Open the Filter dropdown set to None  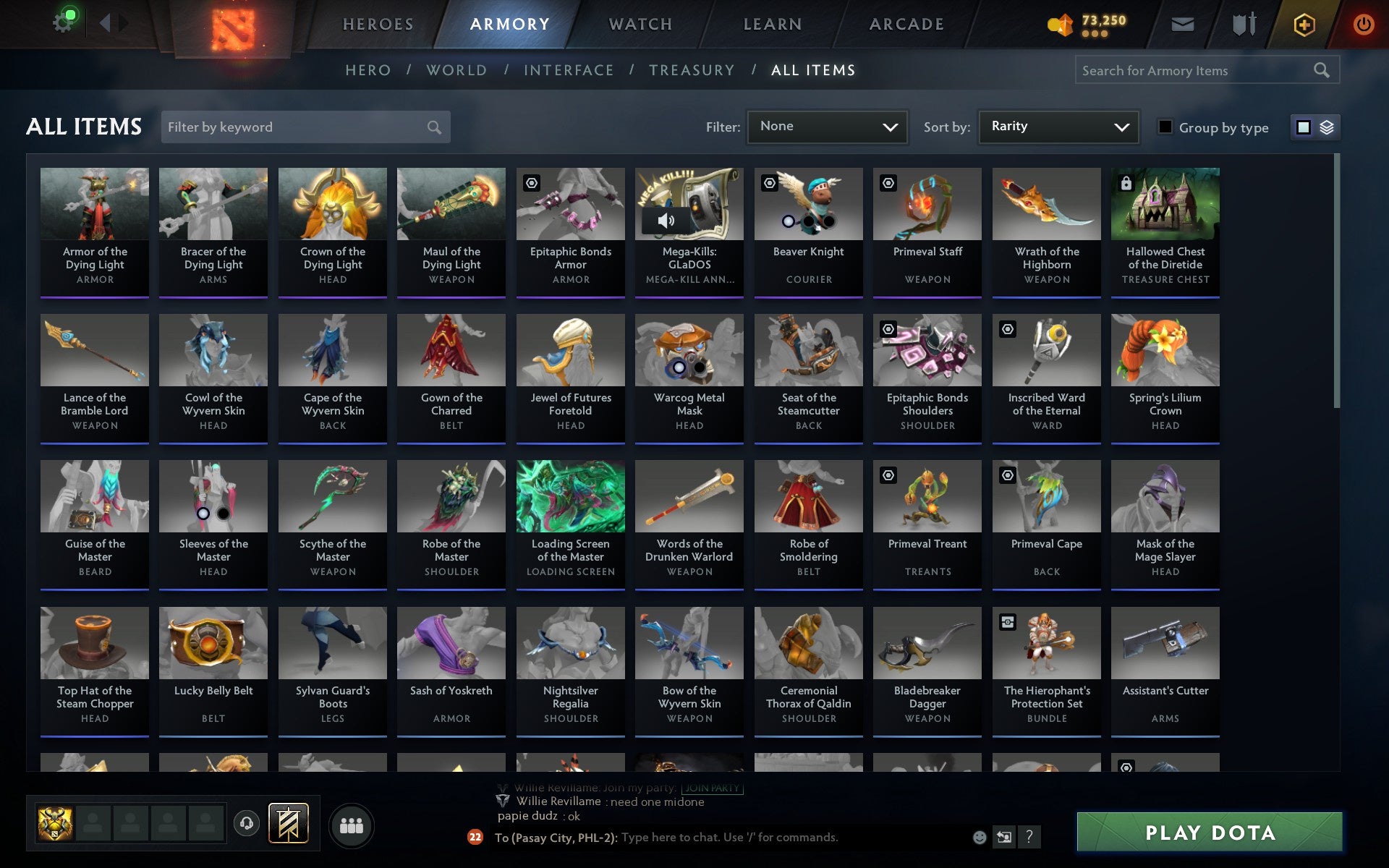[x=827, y=127]
